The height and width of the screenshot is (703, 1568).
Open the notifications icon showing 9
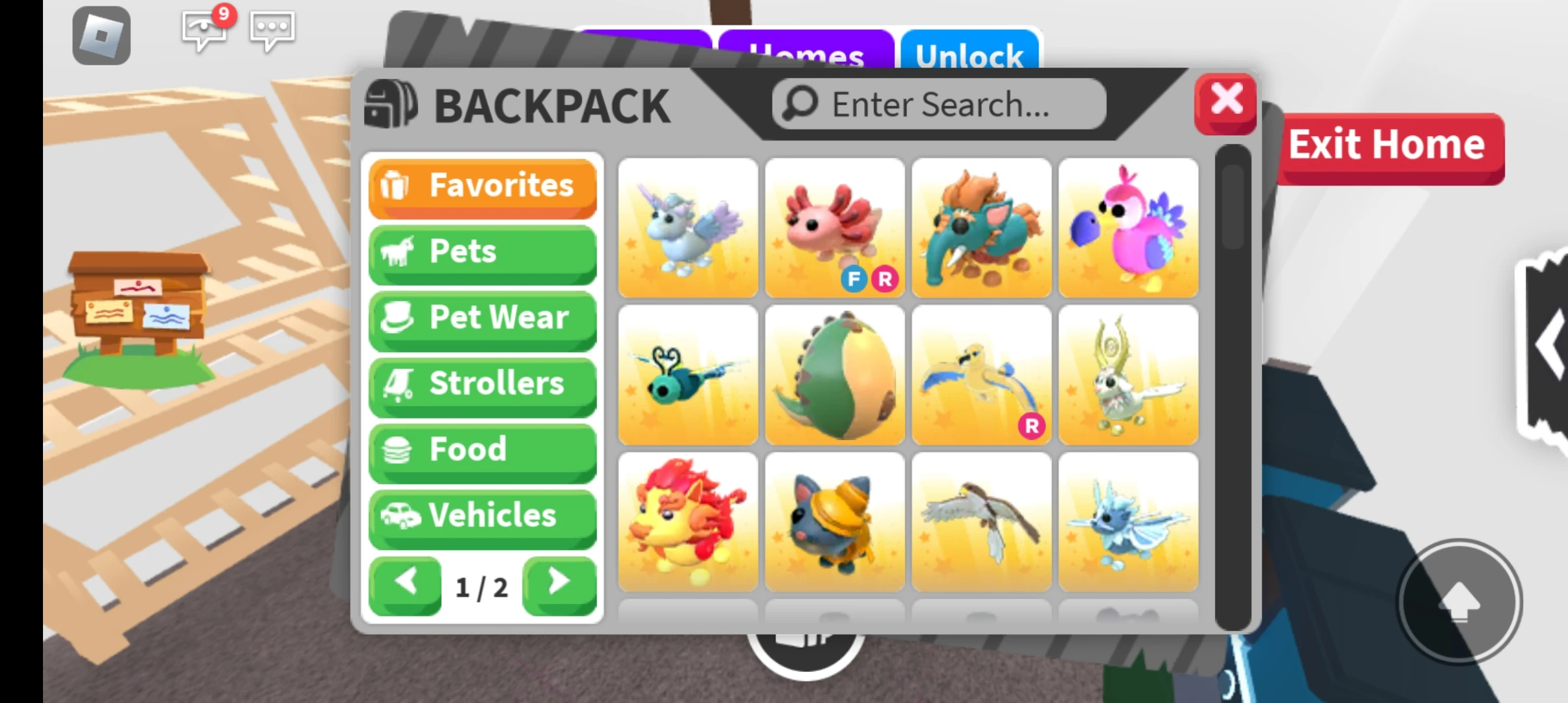tap(203, 31)
